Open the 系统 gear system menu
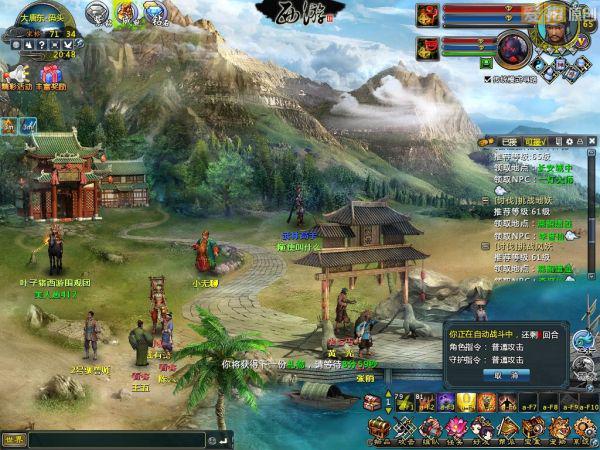Image resolution: width=600 pixels, height=450 pixels. [584, 430]
